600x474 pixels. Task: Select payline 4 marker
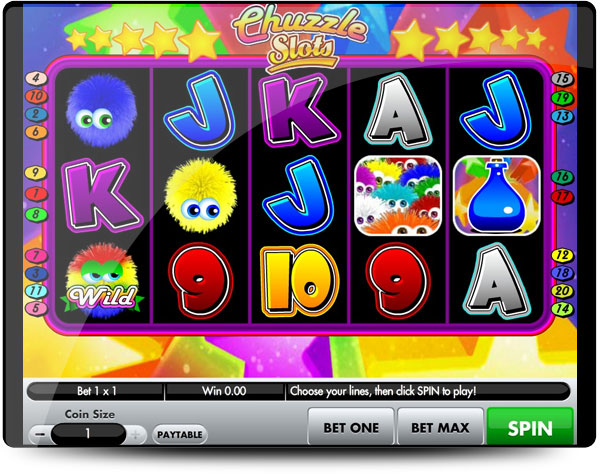(x=36, y=78)
